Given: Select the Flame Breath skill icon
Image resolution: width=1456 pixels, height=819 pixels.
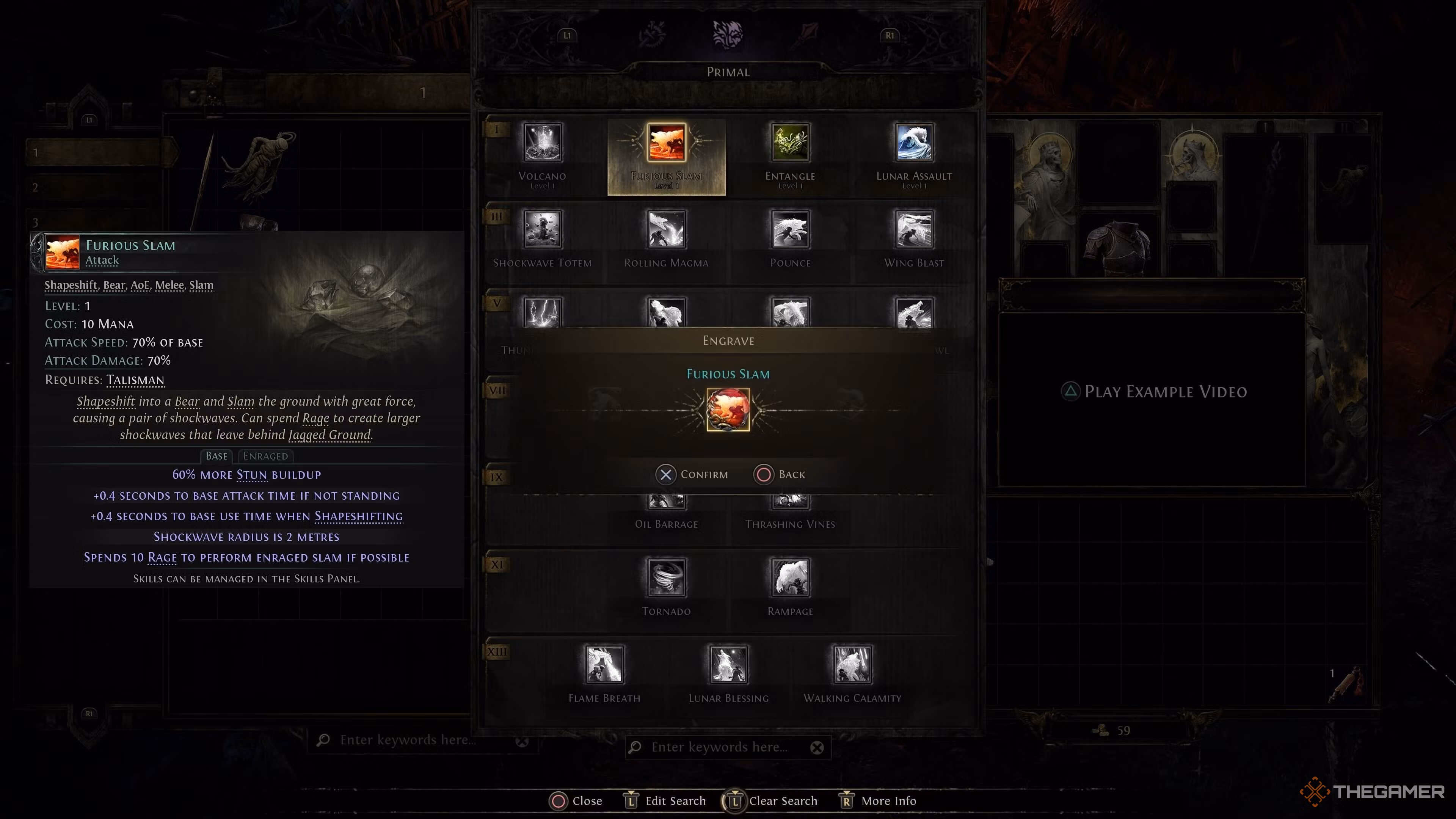Looking at the screenshot, I should click(x=604, y=666).
